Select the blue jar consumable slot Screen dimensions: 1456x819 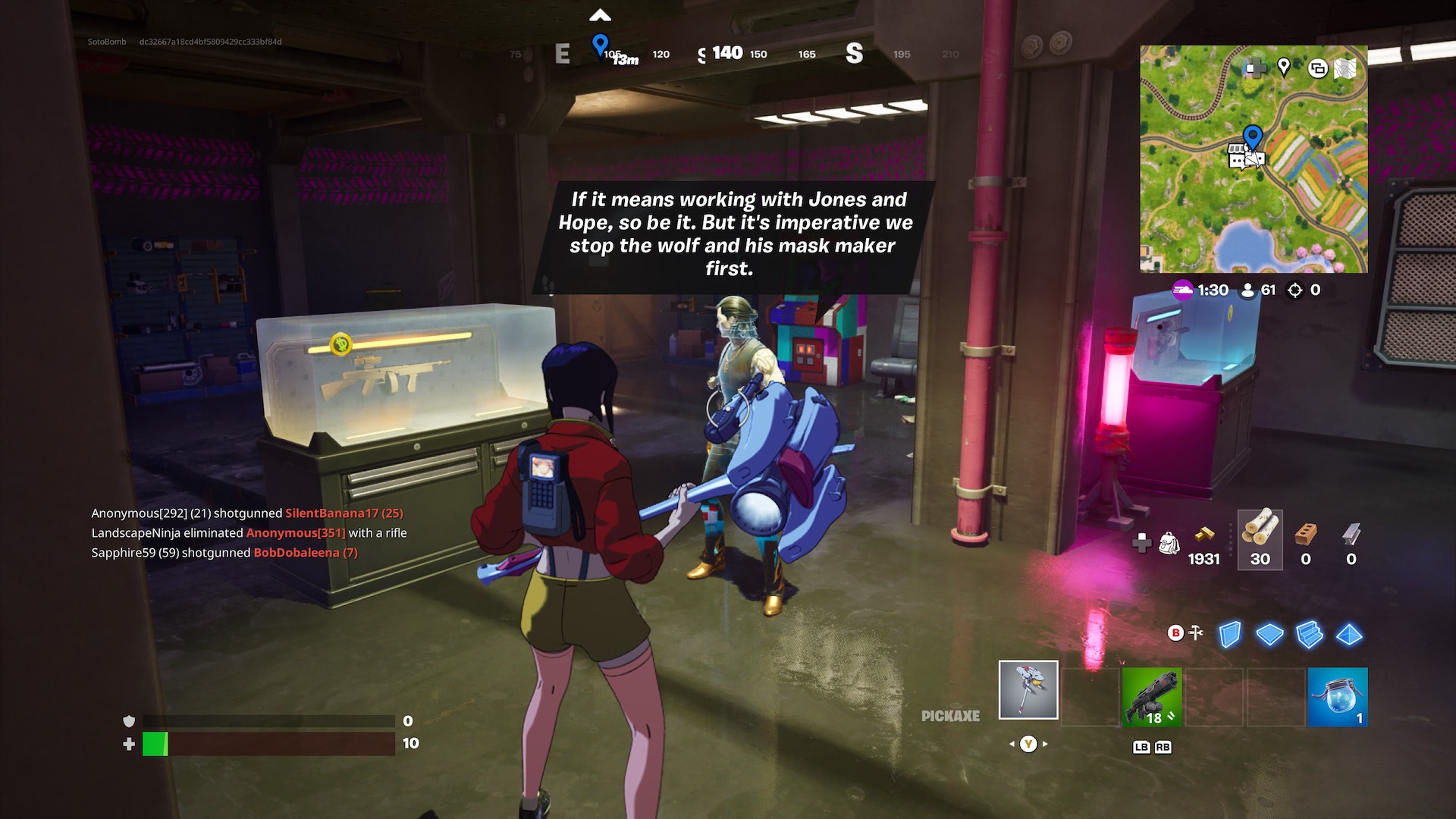coord(1338,697)
